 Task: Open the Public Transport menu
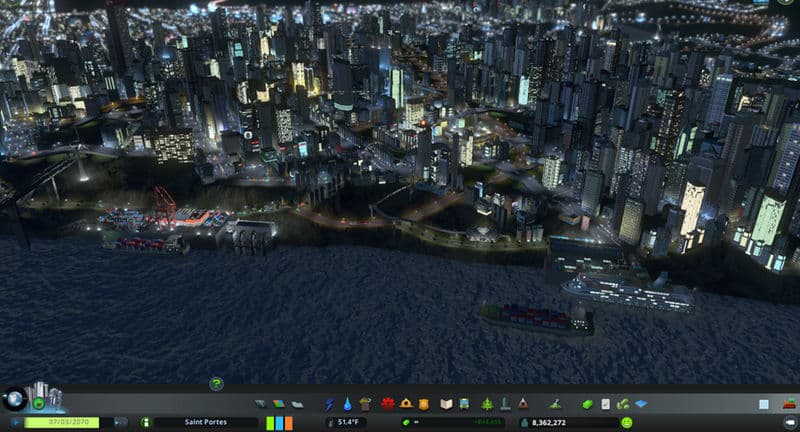[x=466, y=404]
